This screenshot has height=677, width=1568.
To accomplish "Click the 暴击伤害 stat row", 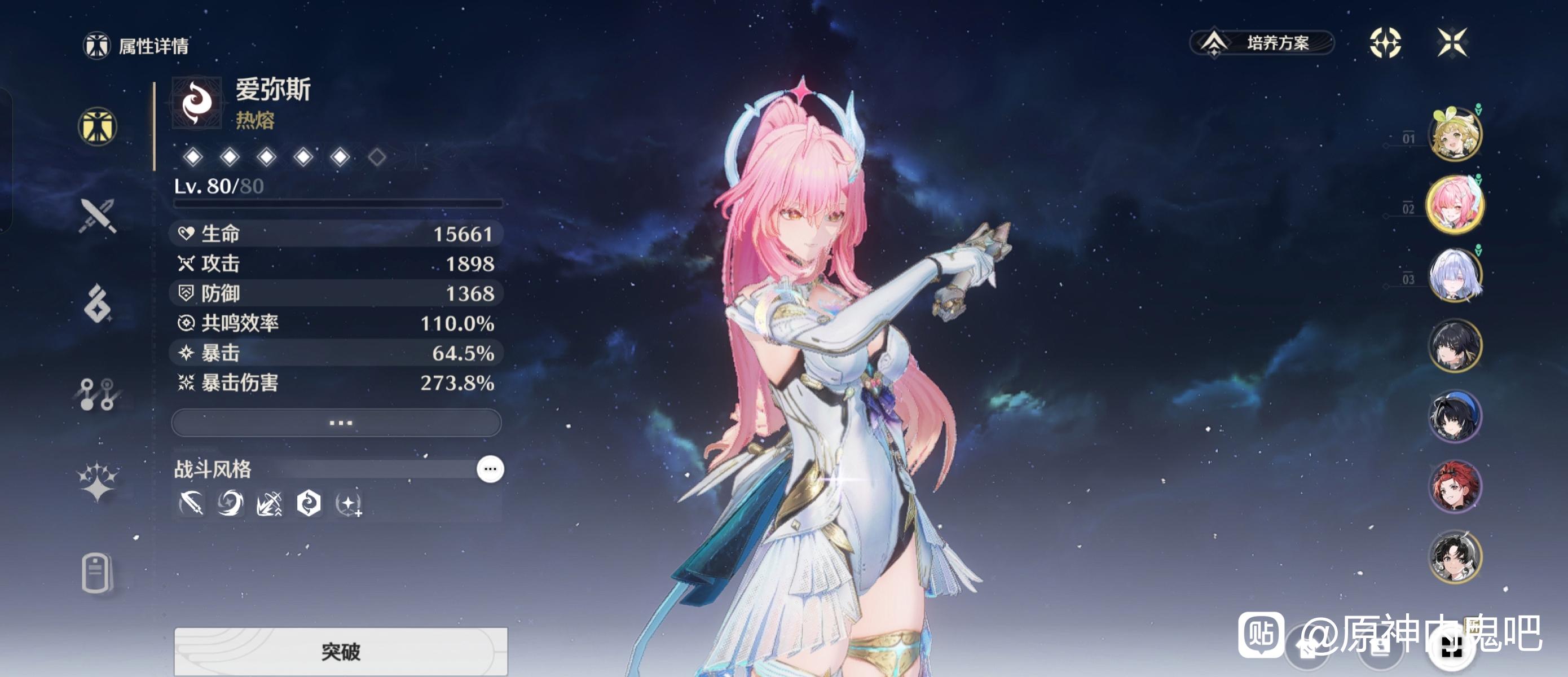I will (x=337, y=383).
